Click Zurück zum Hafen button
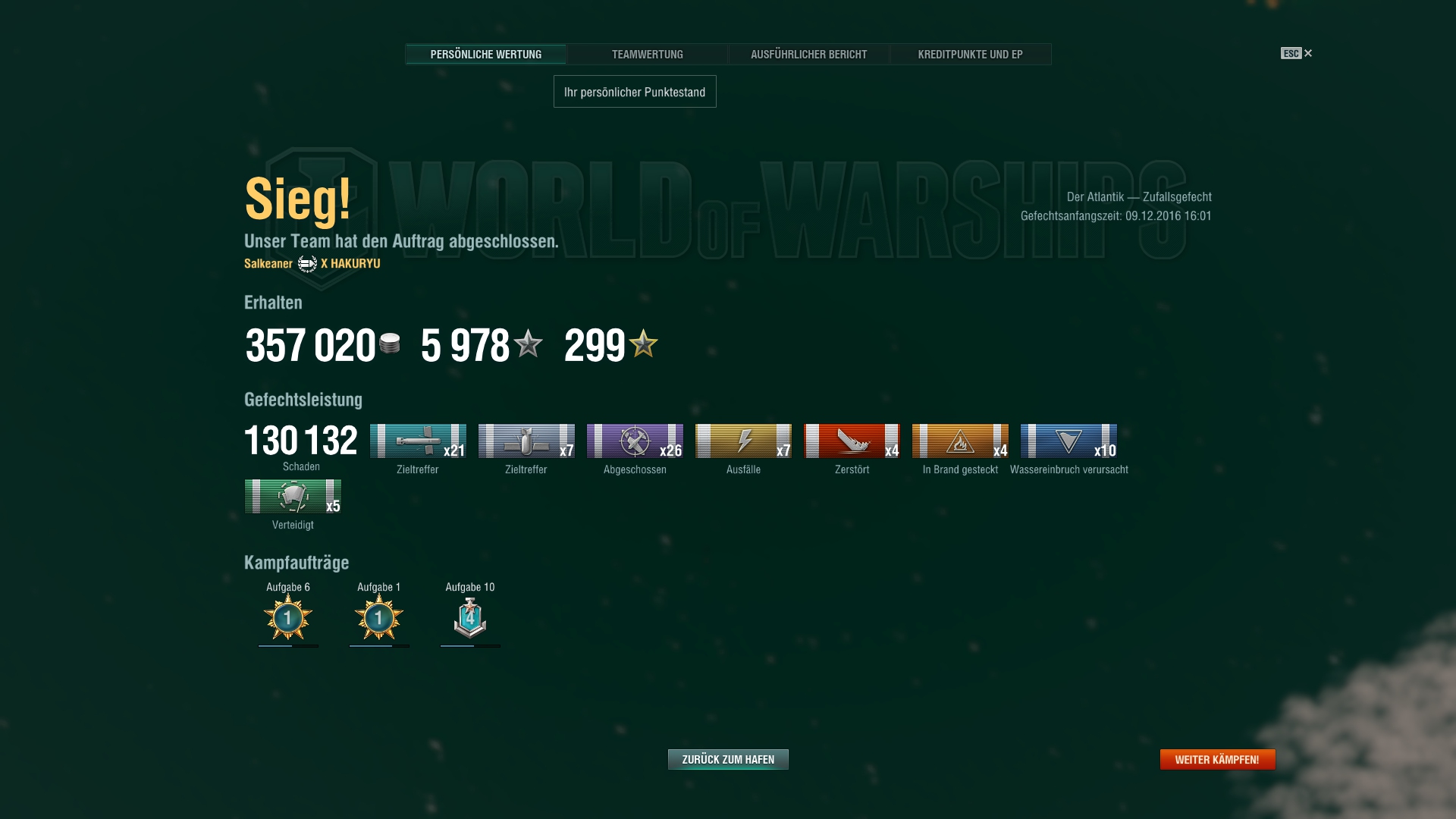This screenshot has height=819, width=1456. [x=728, y=759]
